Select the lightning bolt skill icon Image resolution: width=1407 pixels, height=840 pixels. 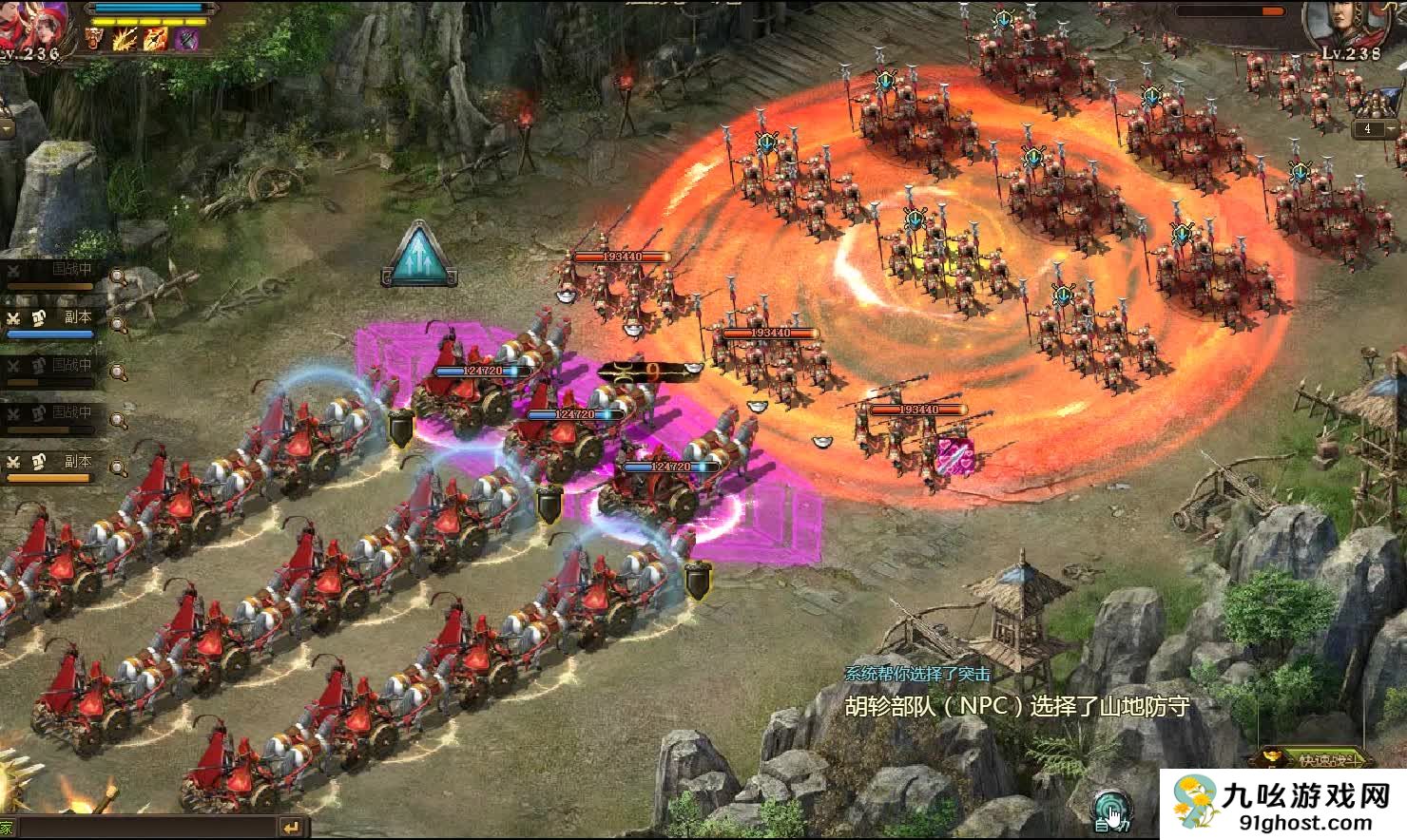pyautogui.click(x=125, y=39)
